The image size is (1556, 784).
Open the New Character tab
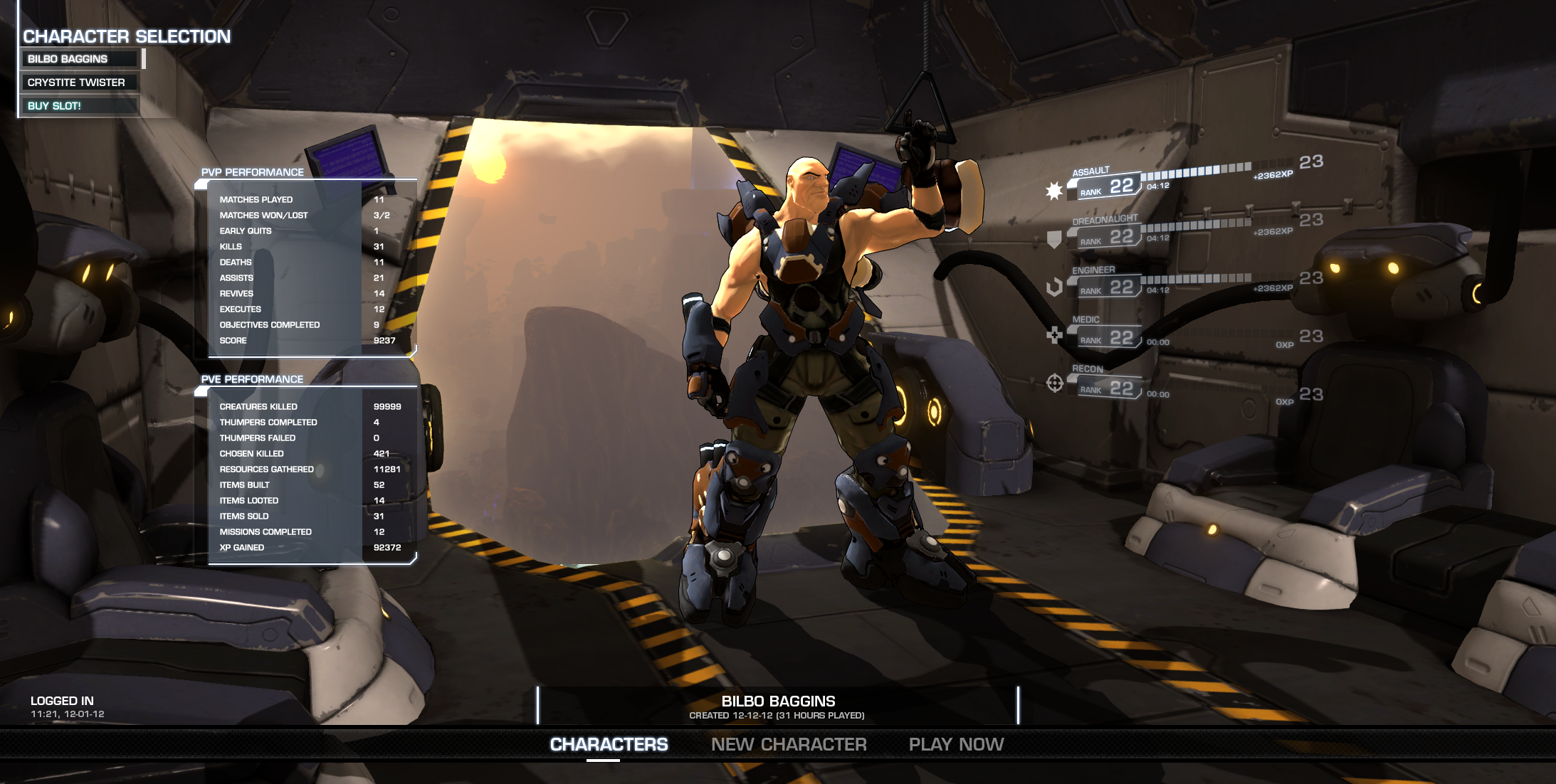click(789, 744)
